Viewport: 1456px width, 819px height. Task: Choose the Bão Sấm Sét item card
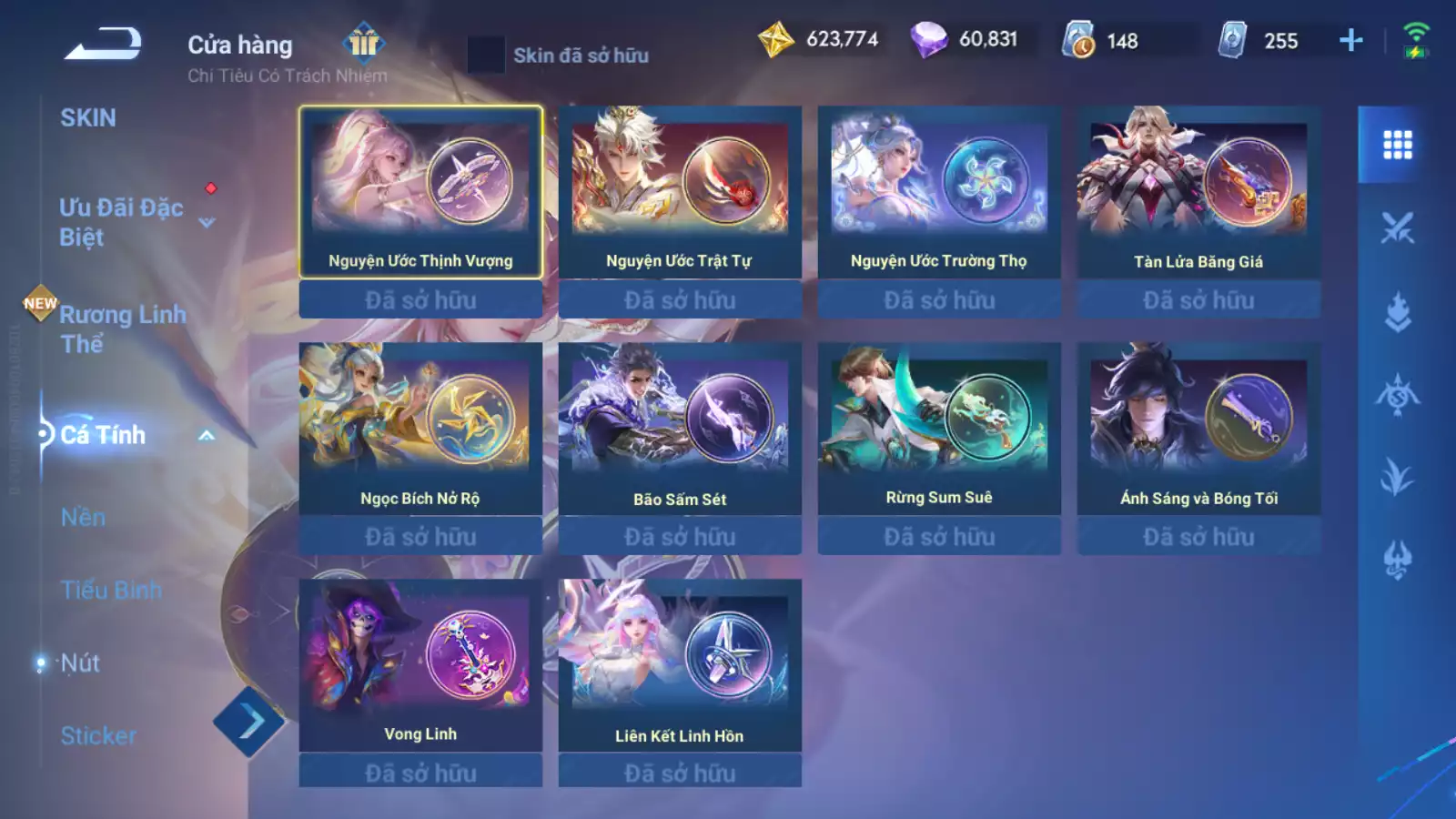pyautogui.click(x=680, y=429)
